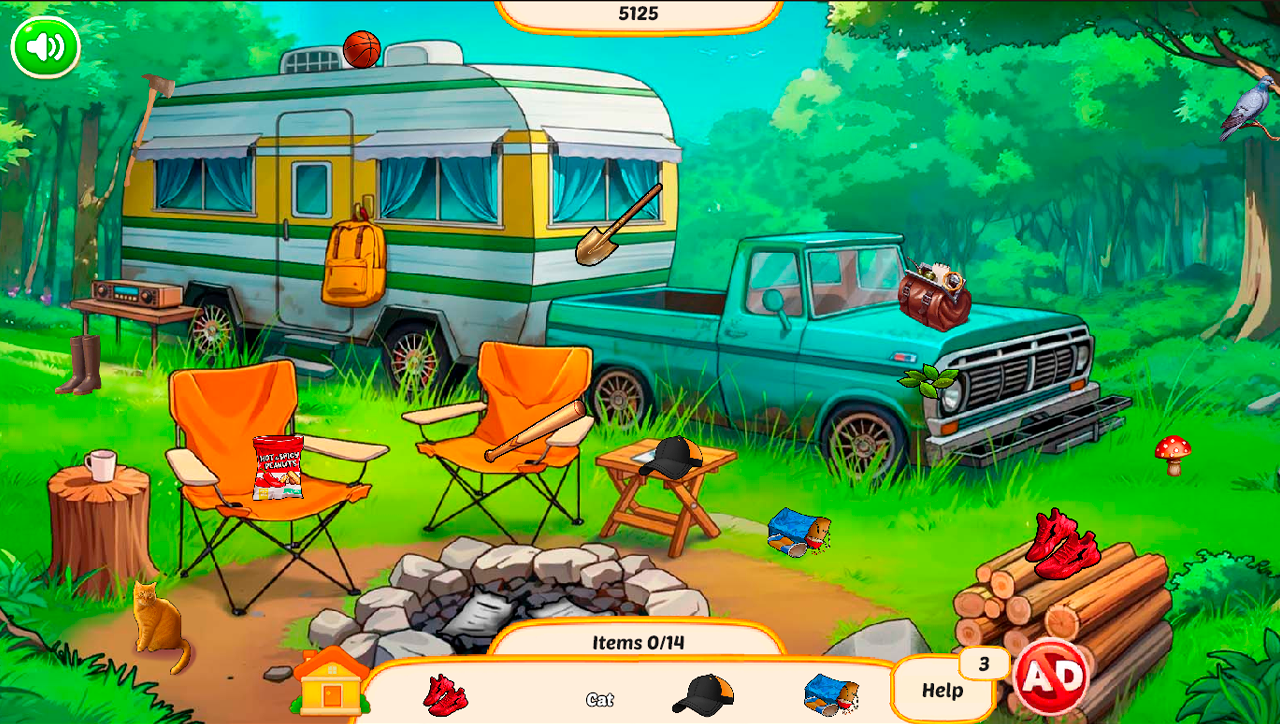The image size is (1280, 724).
Task: Click the Items 0/14 progress banner
Action: tap(640, 644)
